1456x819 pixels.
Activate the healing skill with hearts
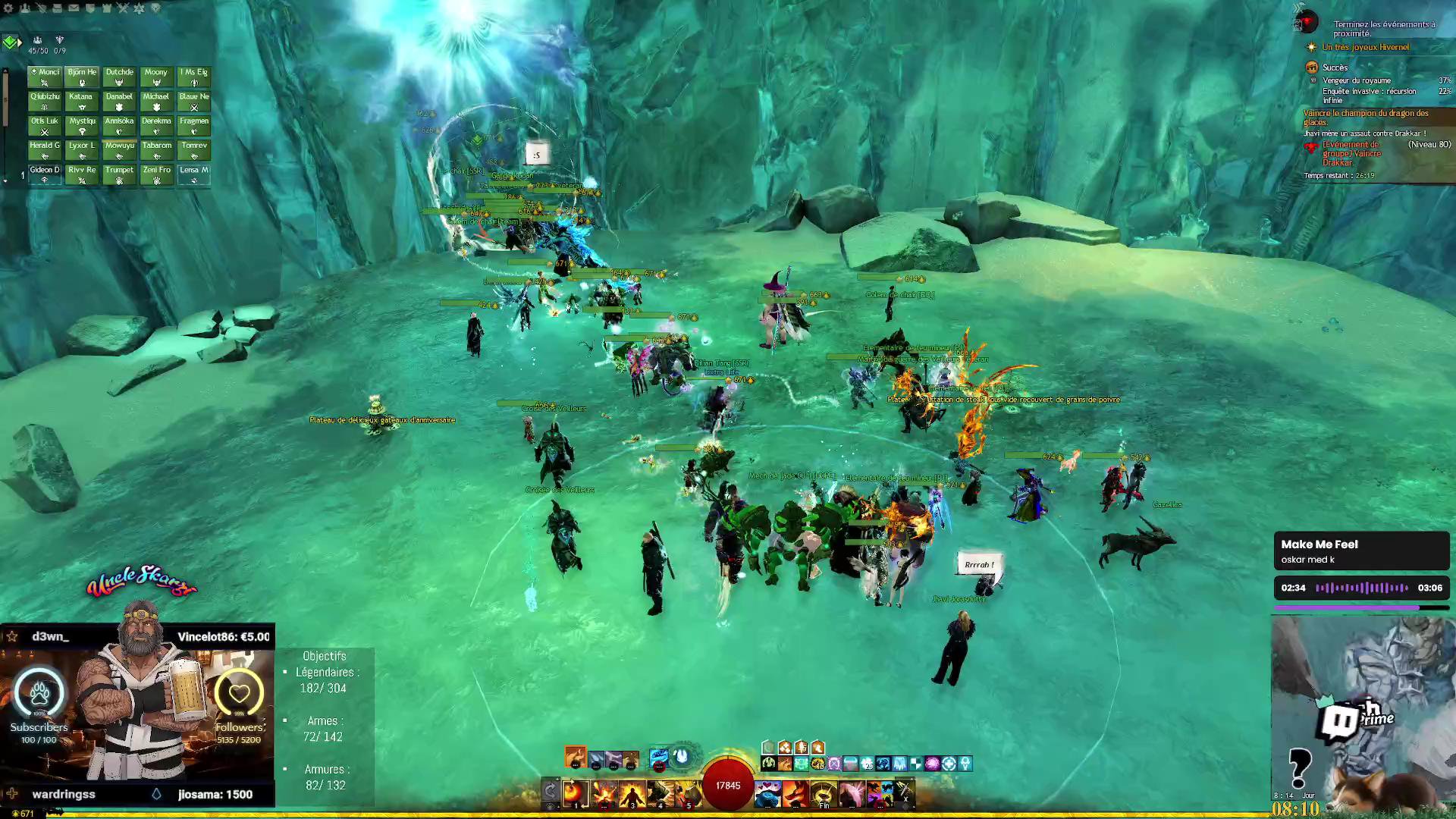point(767,793)
